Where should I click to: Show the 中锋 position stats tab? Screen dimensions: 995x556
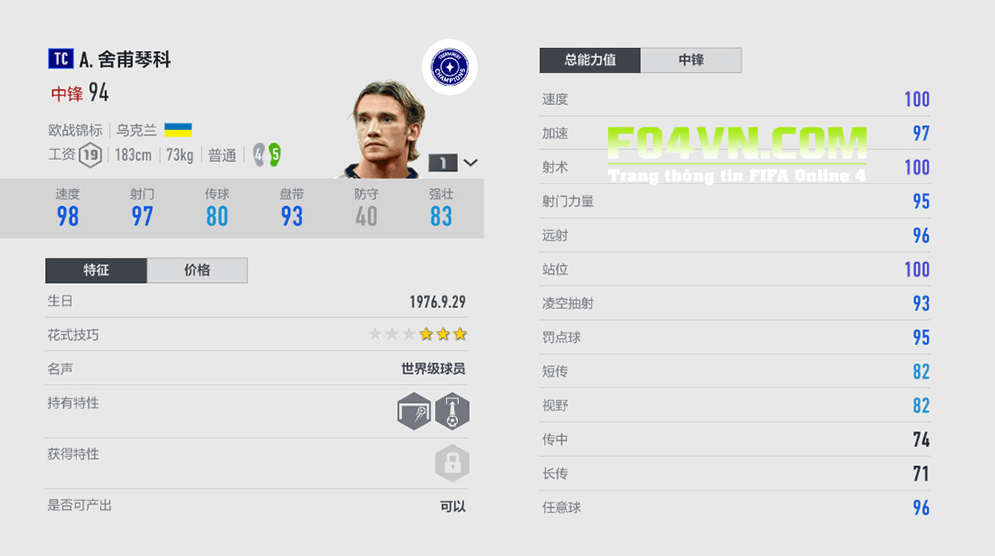pos(691,60)
